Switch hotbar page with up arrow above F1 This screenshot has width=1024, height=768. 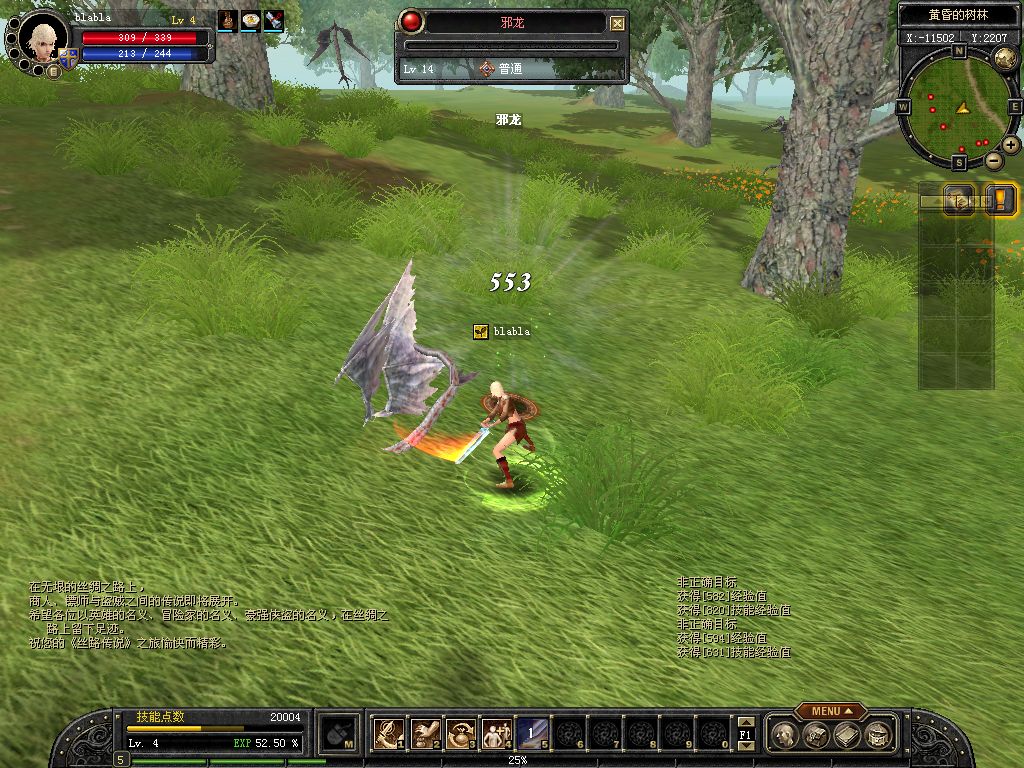(745, 721)
